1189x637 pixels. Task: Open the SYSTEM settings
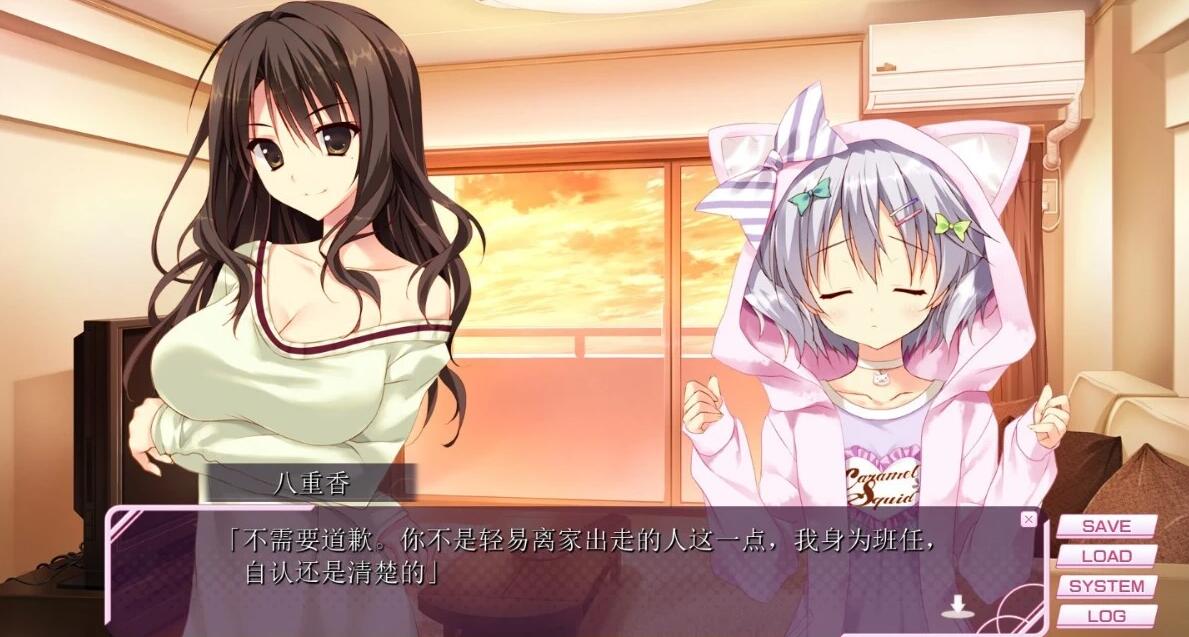coord(1106,586)
